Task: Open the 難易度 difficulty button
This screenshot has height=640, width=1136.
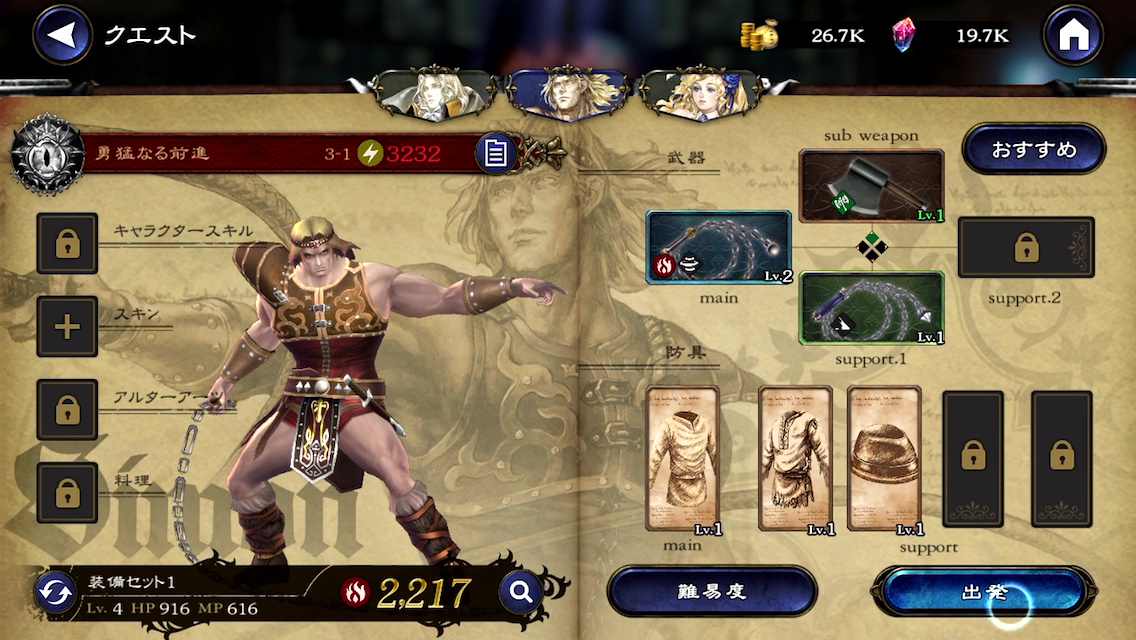Action: pyautogui.click(x=712, y=591)
